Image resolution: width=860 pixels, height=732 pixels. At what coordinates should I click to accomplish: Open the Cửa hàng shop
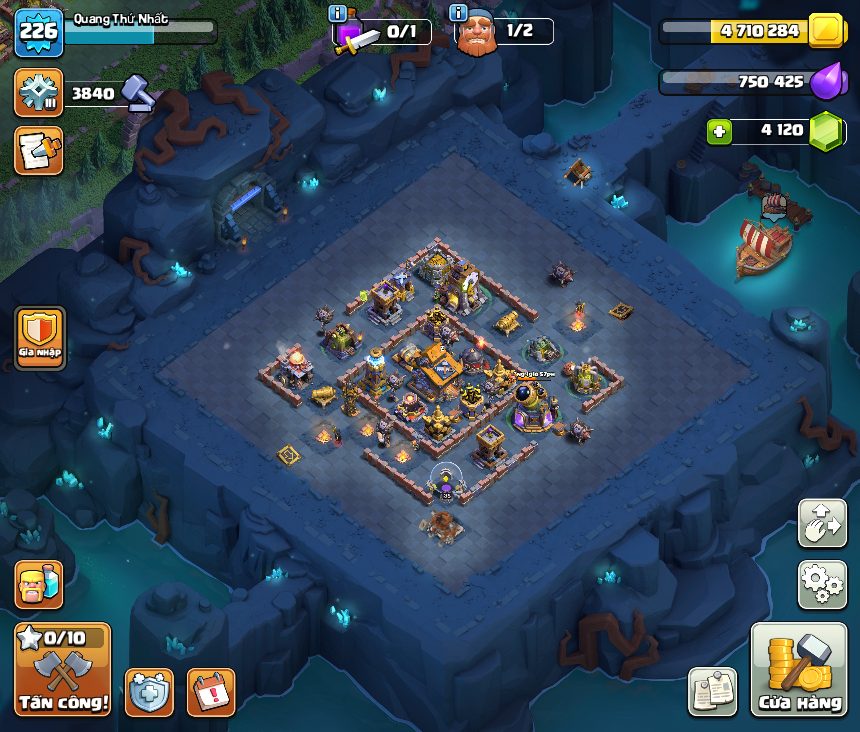pyautogui.click(x=798, y=671)
